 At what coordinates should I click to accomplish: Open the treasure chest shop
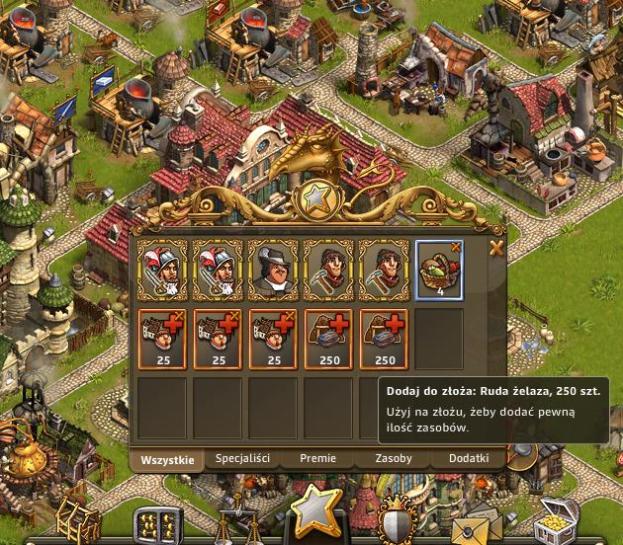click(555, 522)
